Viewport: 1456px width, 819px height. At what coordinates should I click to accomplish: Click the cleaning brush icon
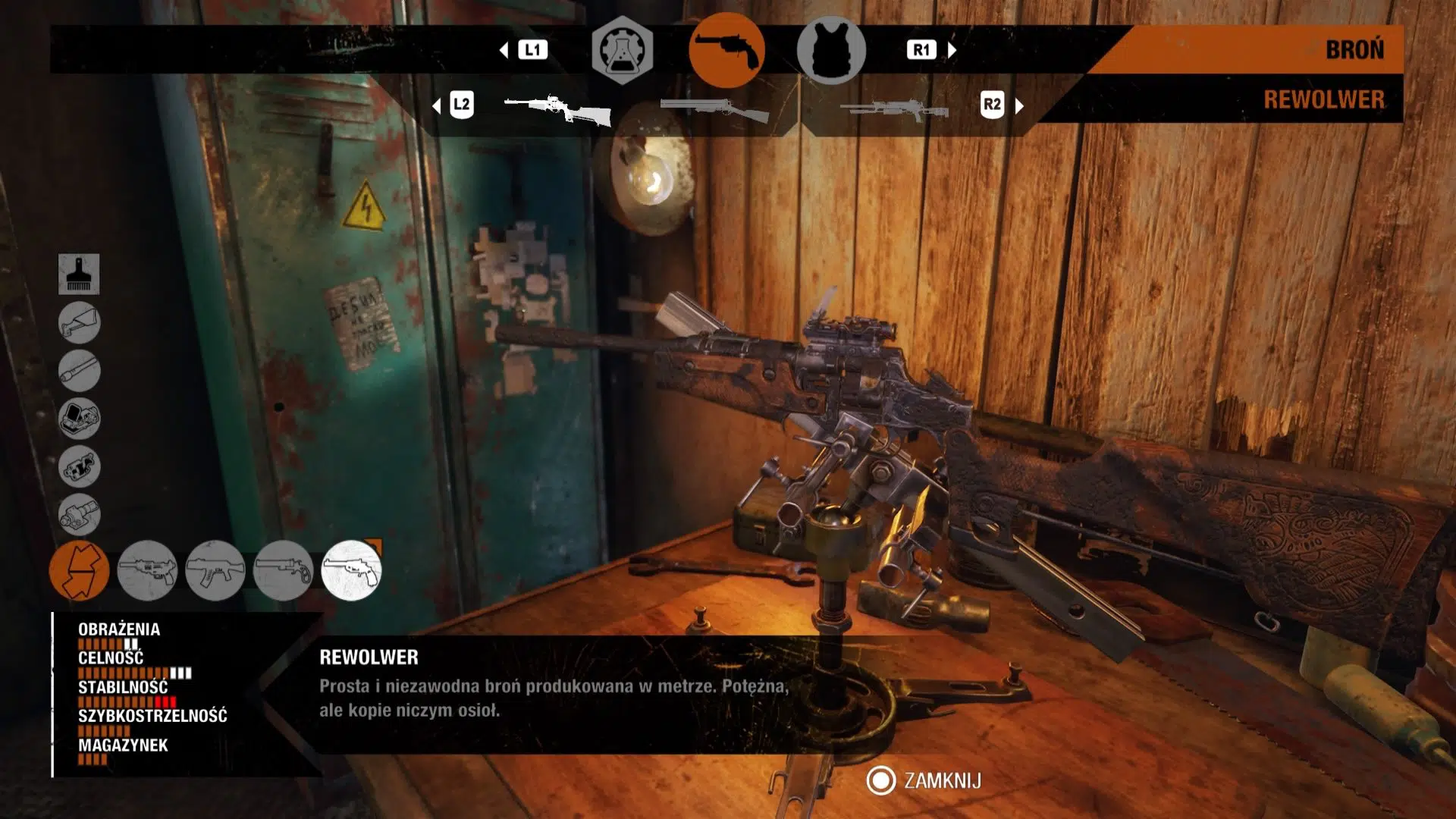[x=79, y=274]
